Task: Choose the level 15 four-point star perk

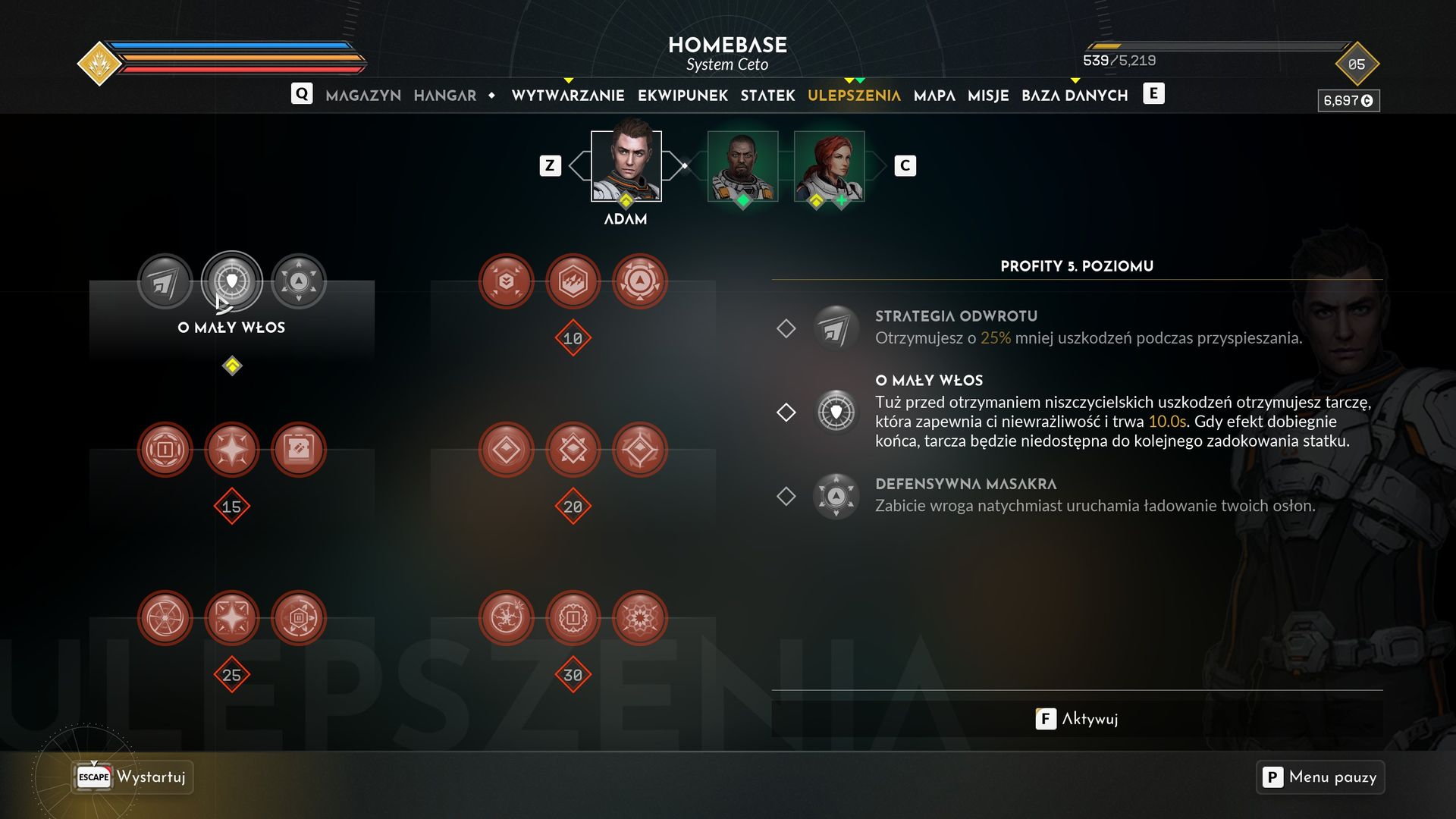Action: point(232,450)
